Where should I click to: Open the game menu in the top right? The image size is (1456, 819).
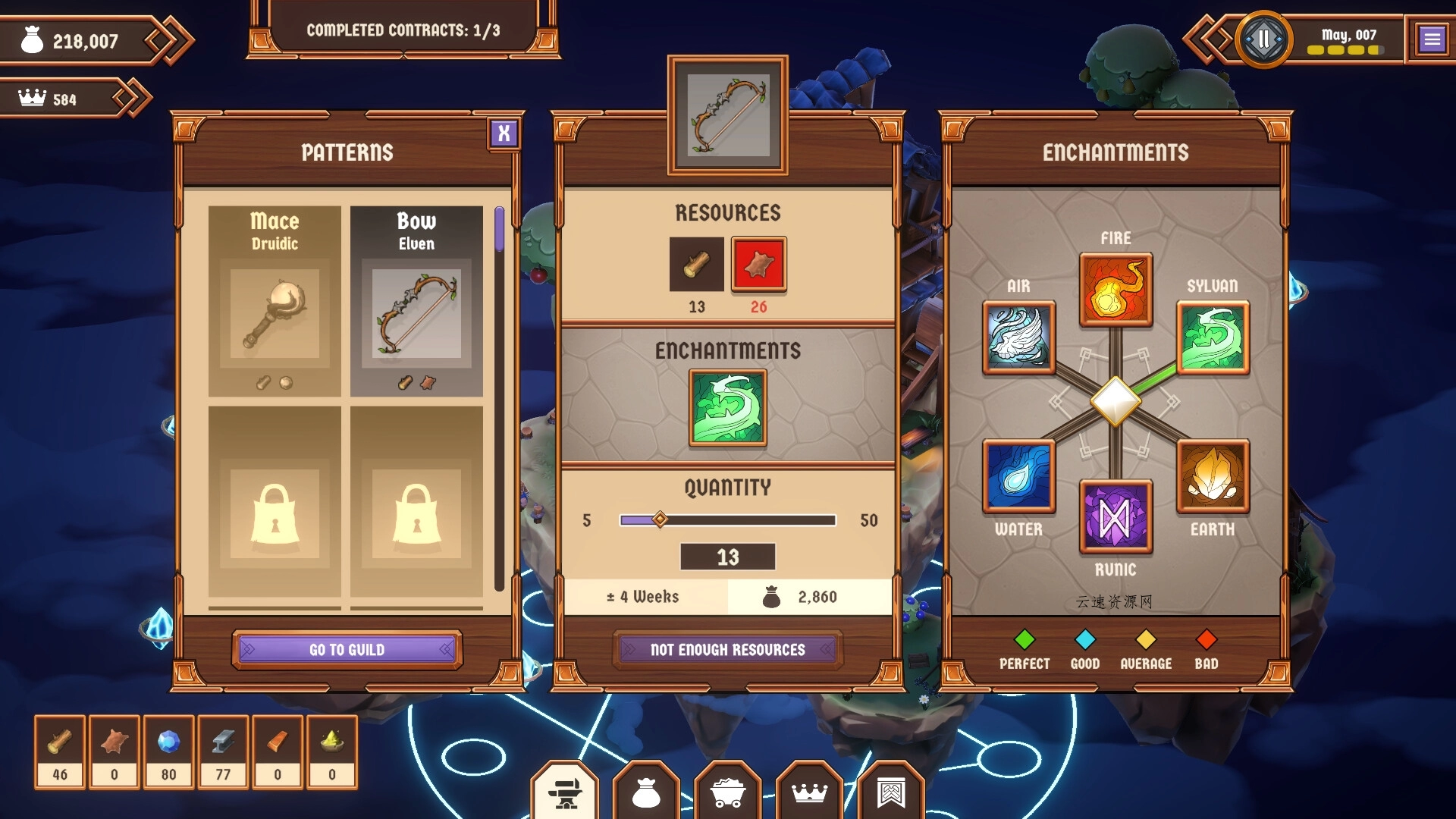1432,37
